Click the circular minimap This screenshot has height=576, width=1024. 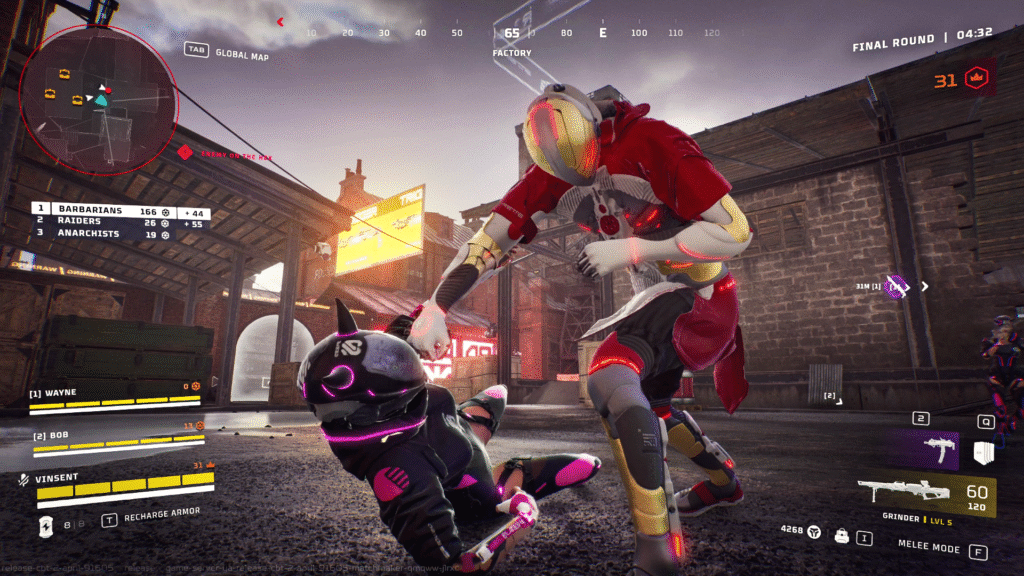[x=97, y=99]
